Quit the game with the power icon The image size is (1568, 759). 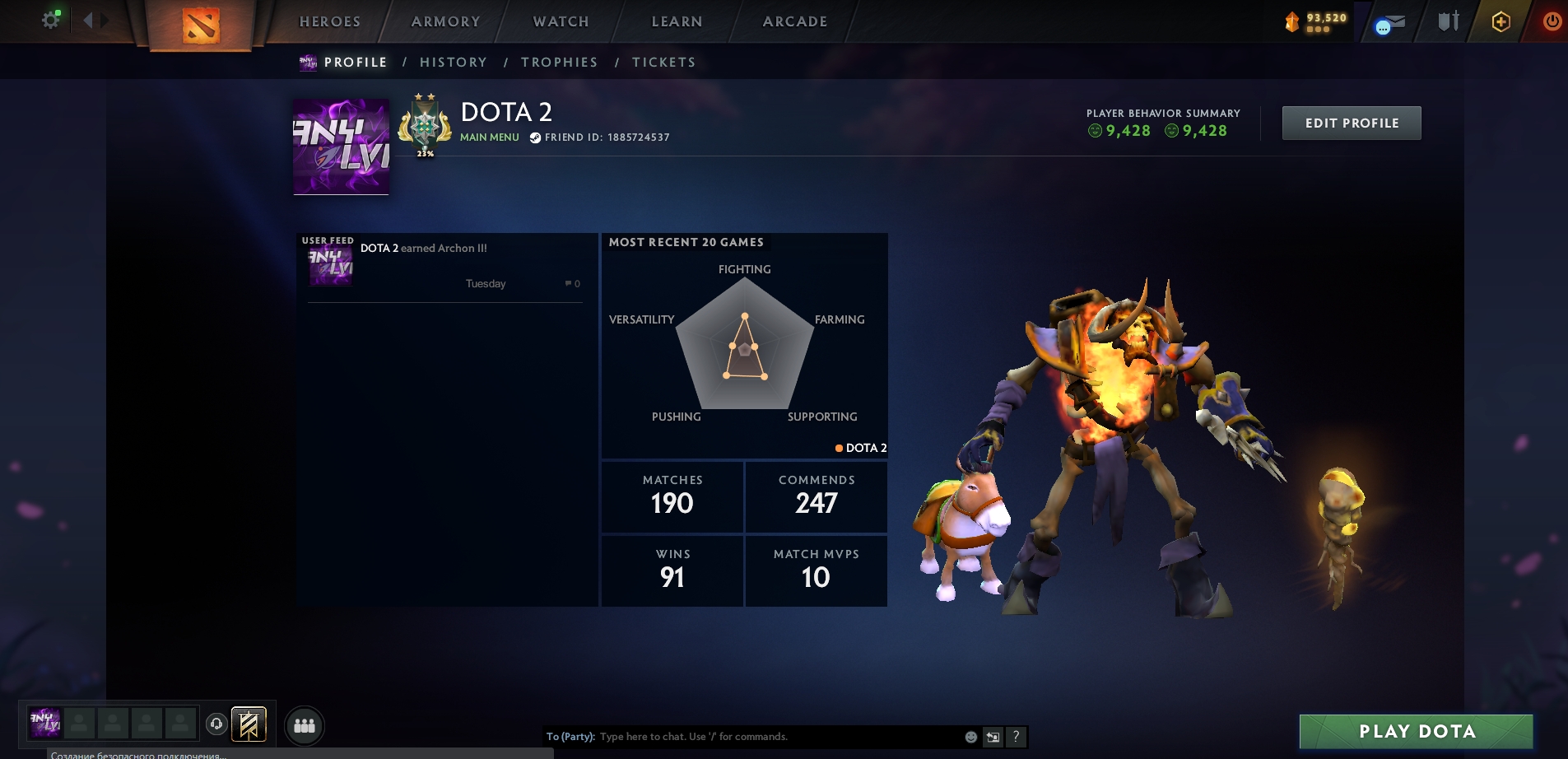[x=1552, y=21]
